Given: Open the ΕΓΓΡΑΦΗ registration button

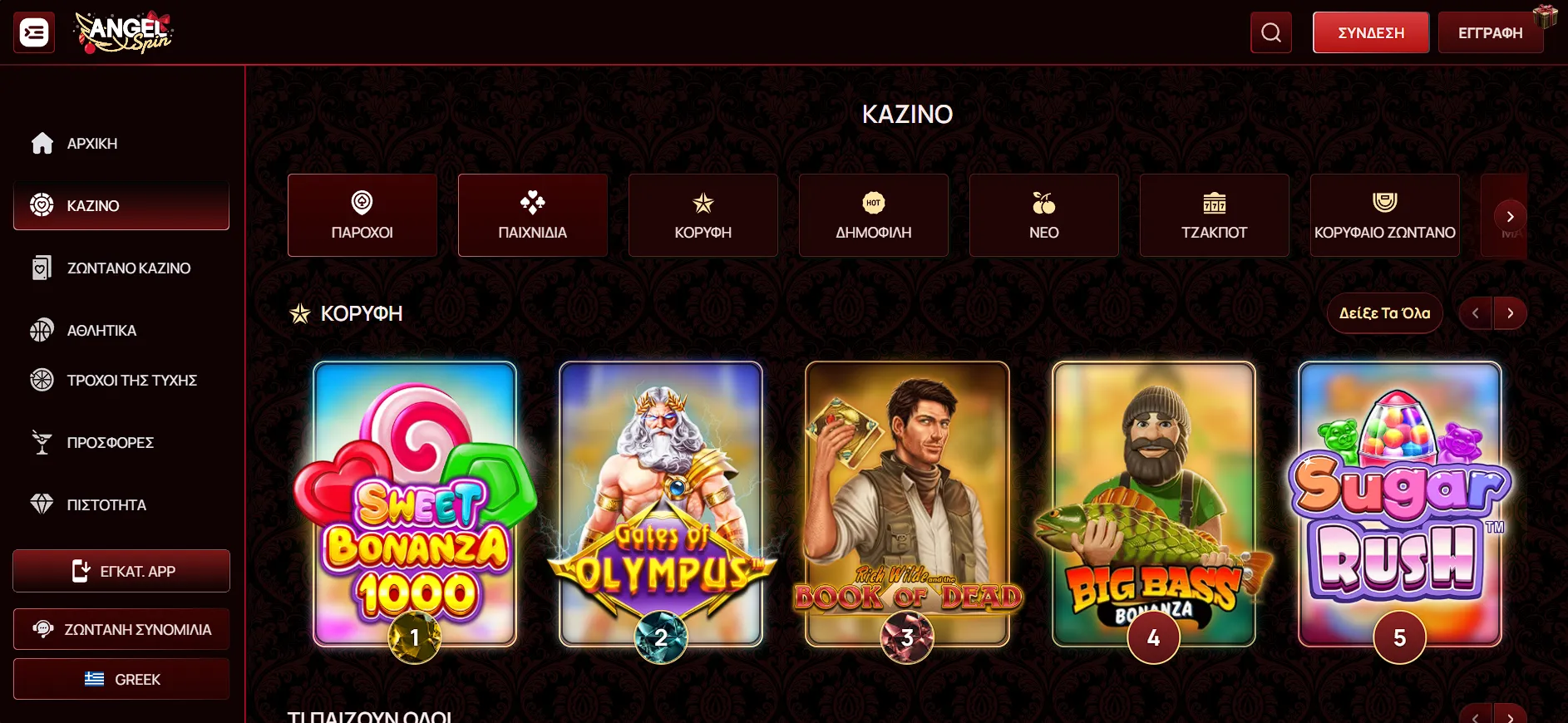Looking at the screenshot, I should (x=1490, y=33).
